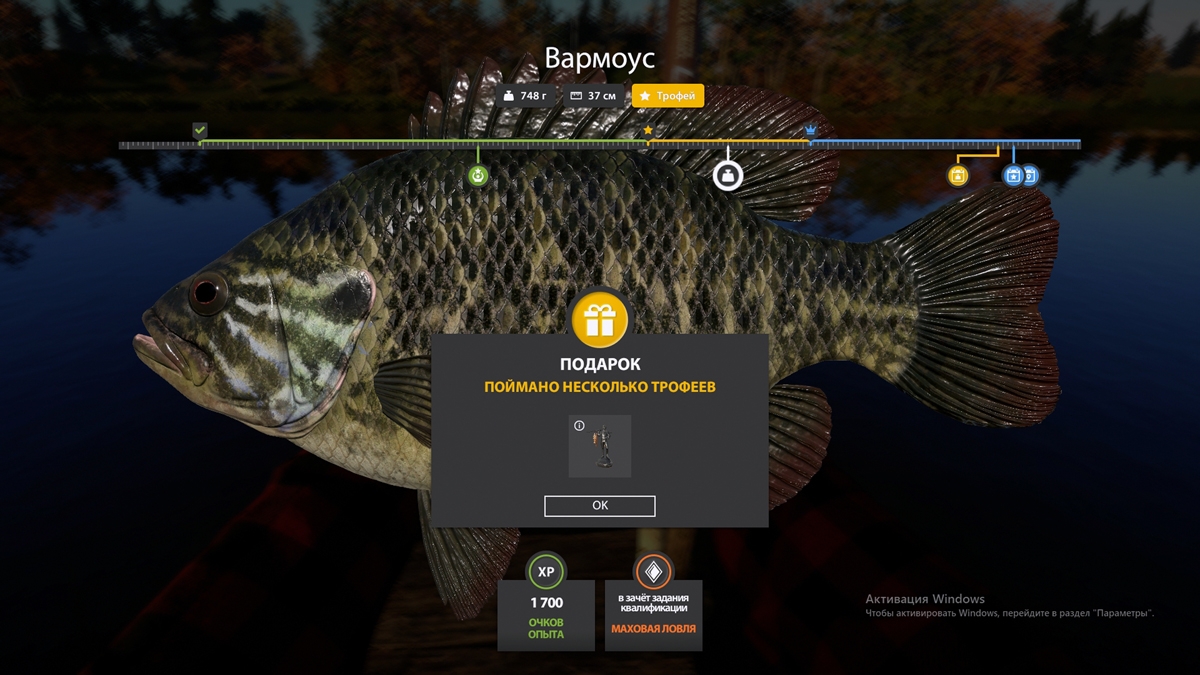
Task: Click the yellow calendar record marker
Action: 958,176
